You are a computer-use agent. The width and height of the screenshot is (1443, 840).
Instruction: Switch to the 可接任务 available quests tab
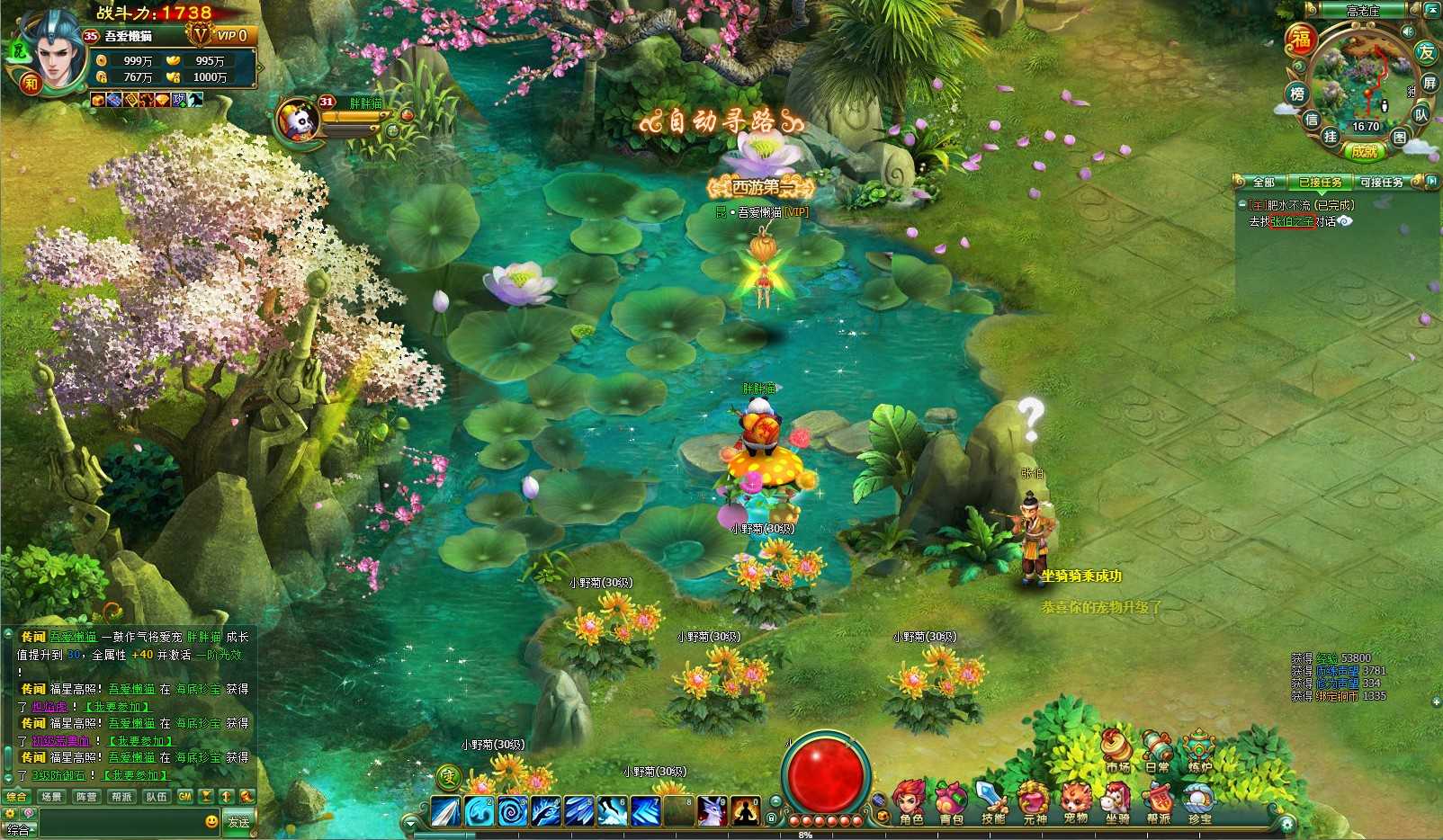pyautogui.click(x=1381, y=183)
